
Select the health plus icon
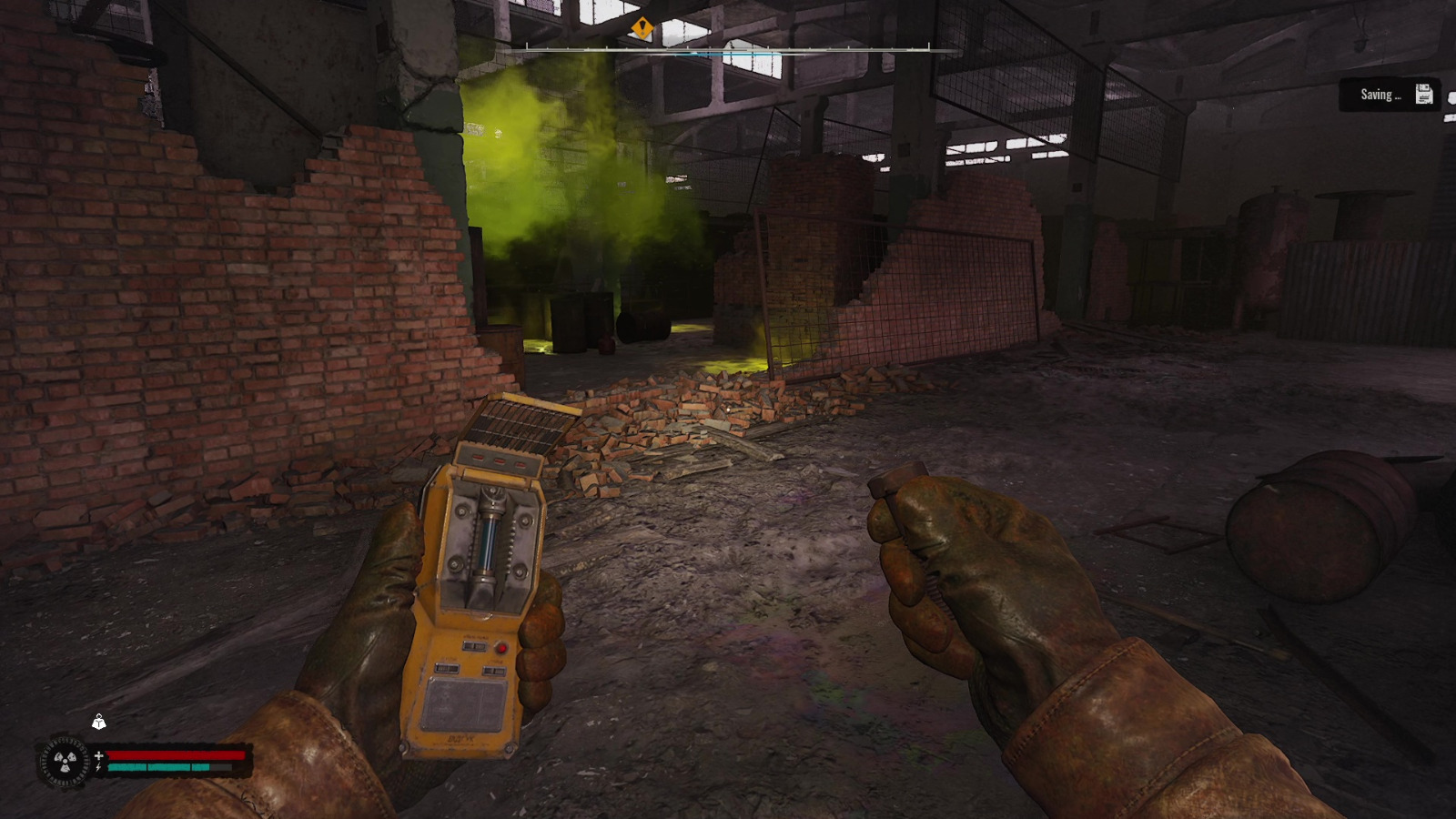pos(99,756)
